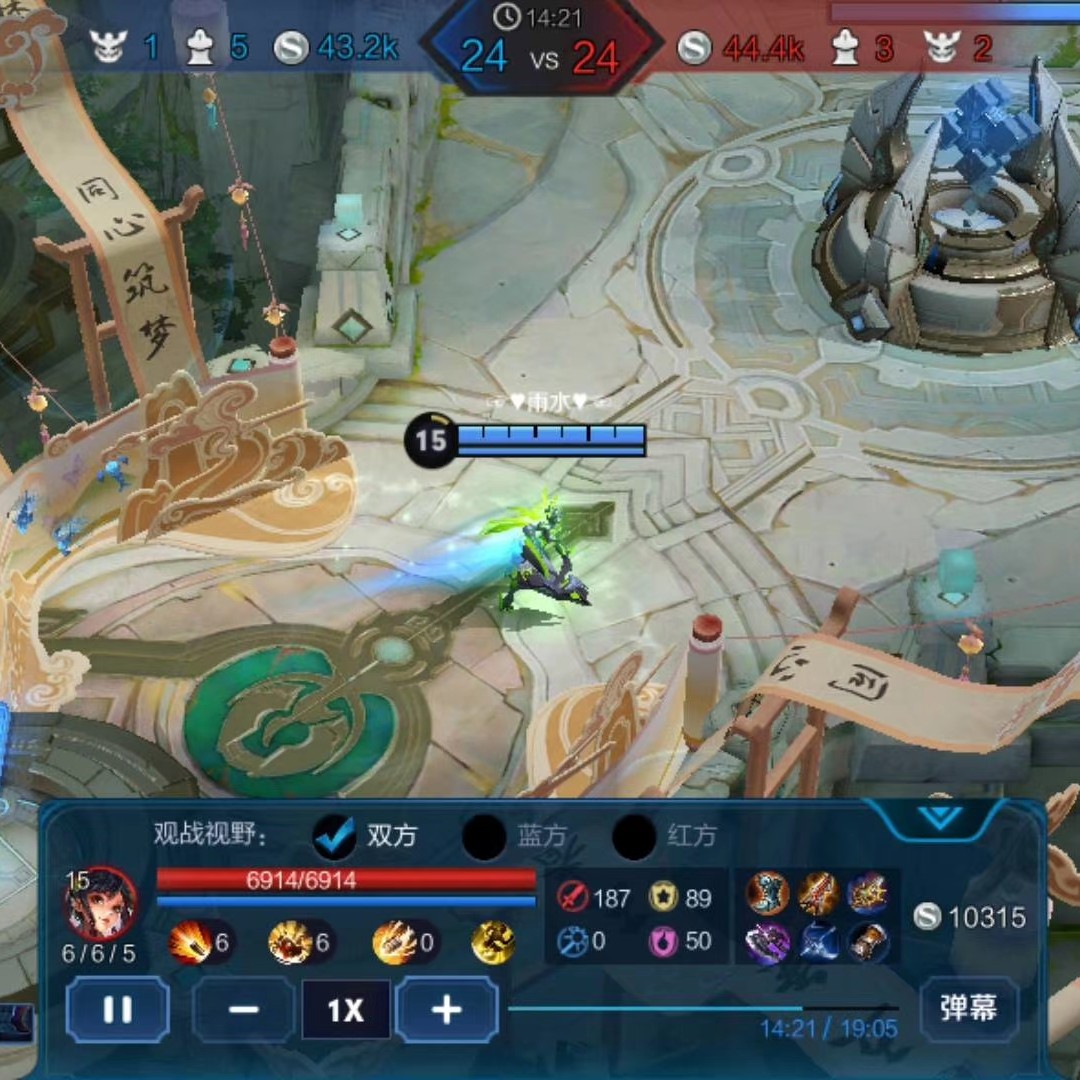1080x1080 pixels.
Task: Select the level 15 hero portrait
Action: click(100, 903)
